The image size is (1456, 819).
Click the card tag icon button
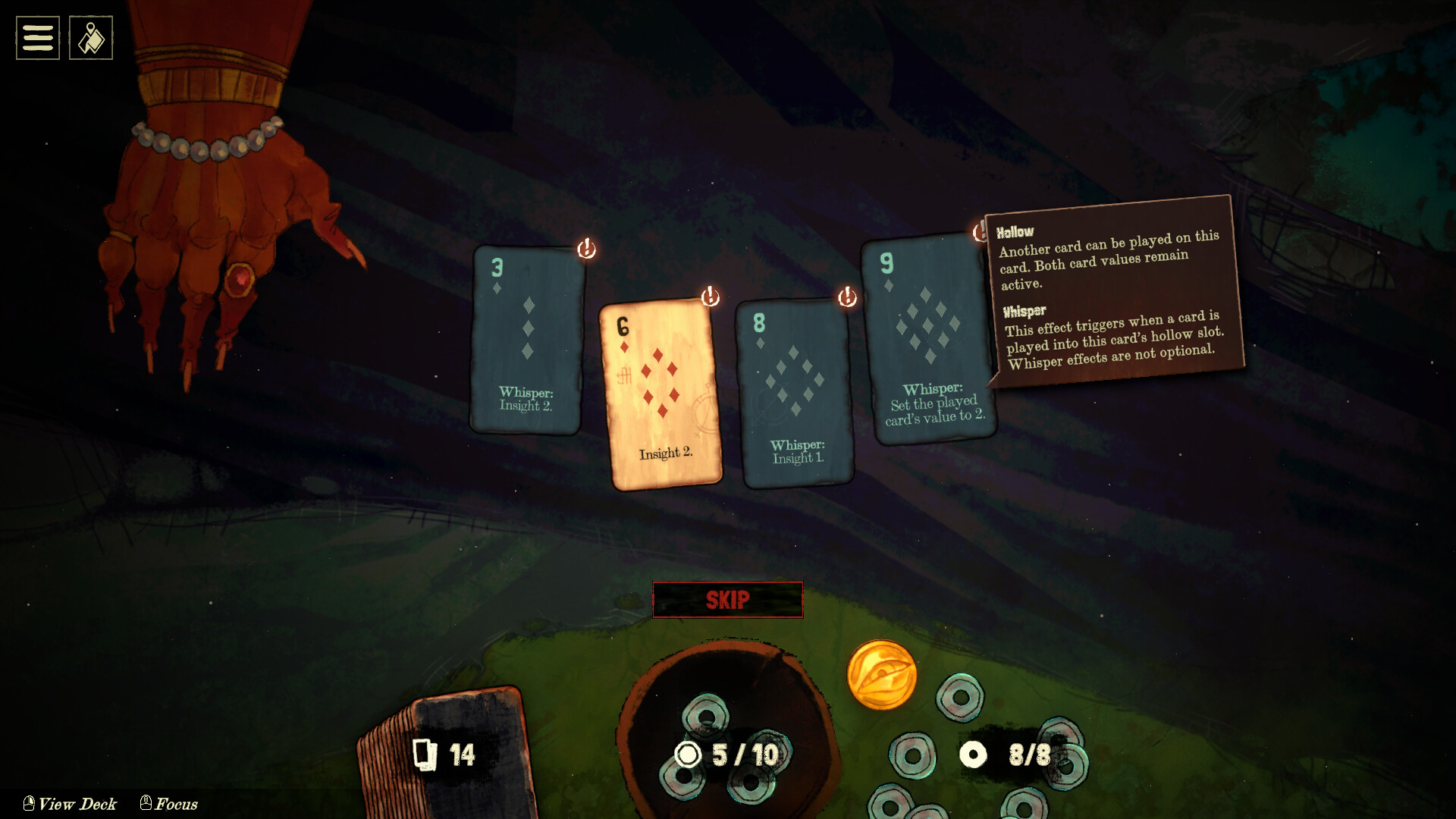[91, 38]
